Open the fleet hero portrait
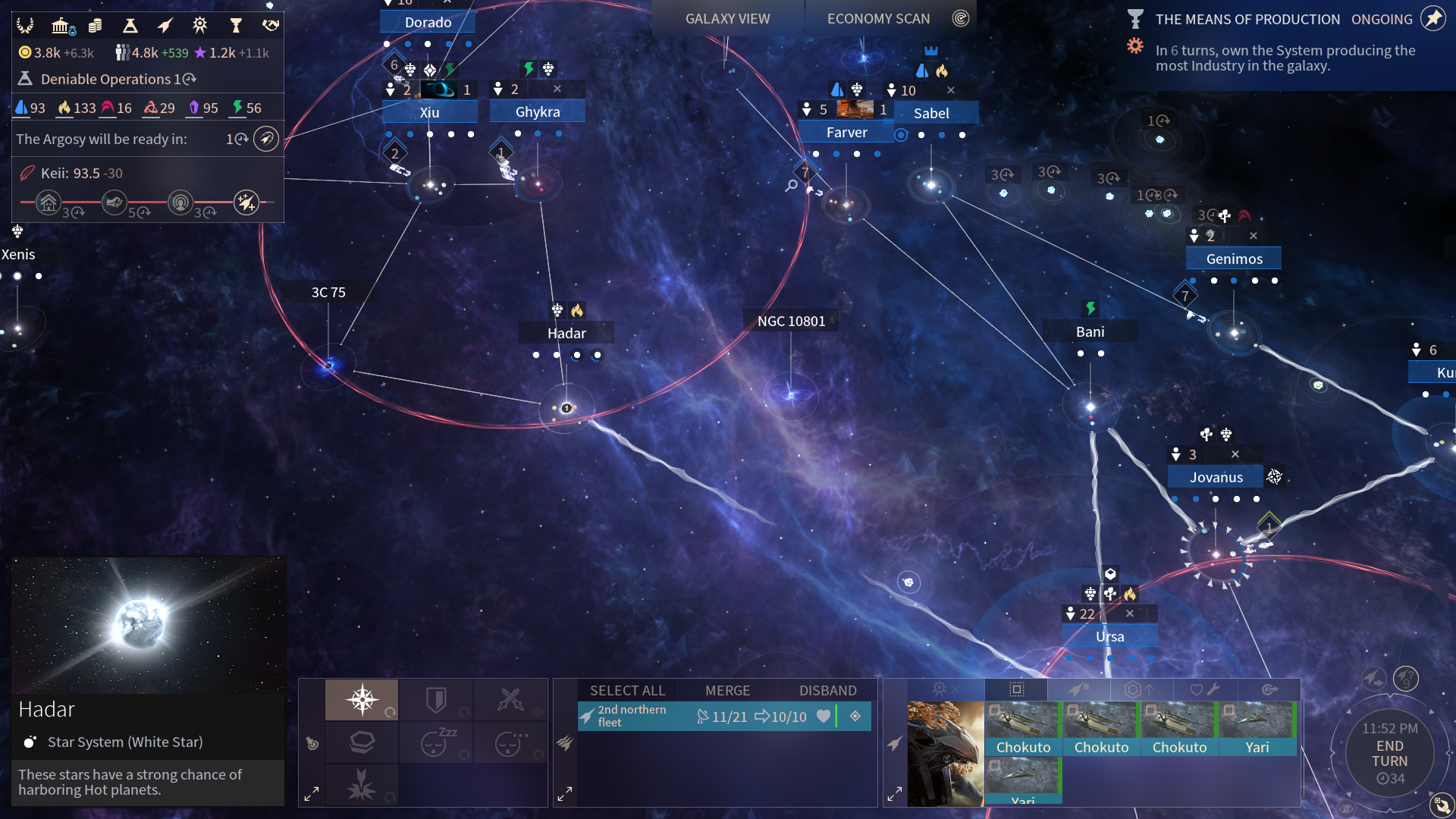The image size is (1456, 819). coord(945,753)
